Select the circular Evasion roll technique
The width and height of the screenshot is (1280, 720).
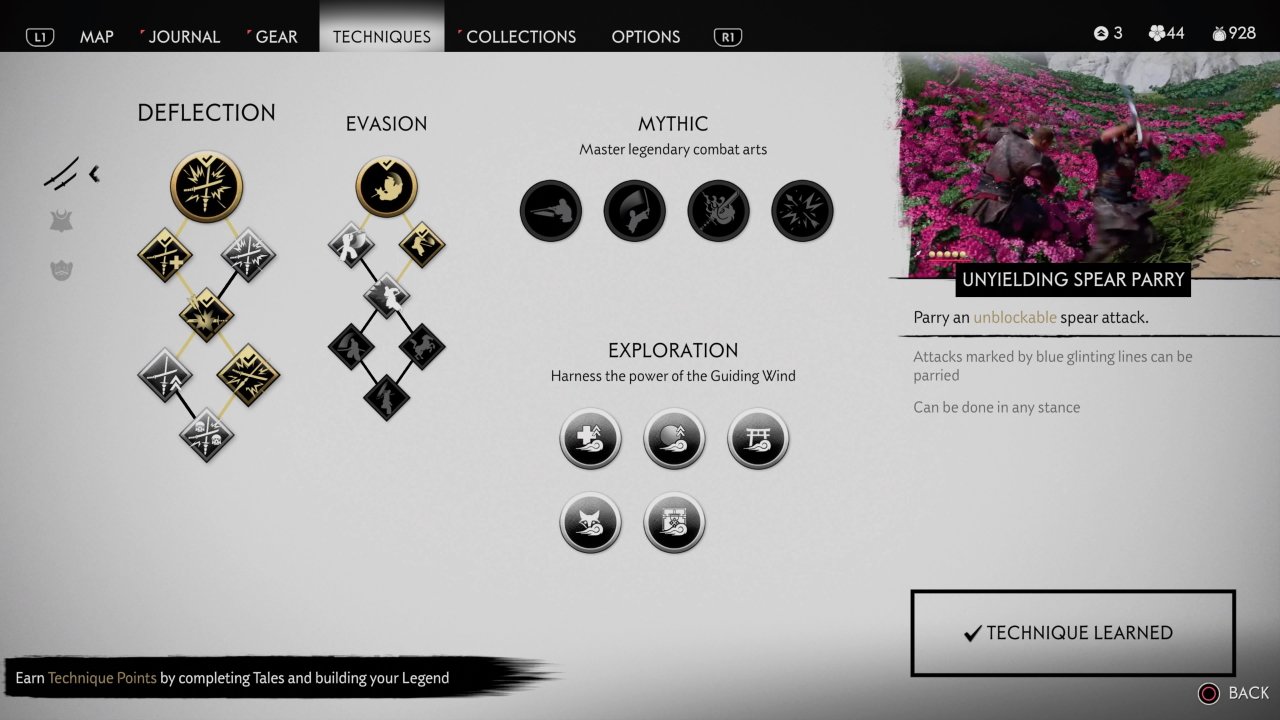coord(386,187)
